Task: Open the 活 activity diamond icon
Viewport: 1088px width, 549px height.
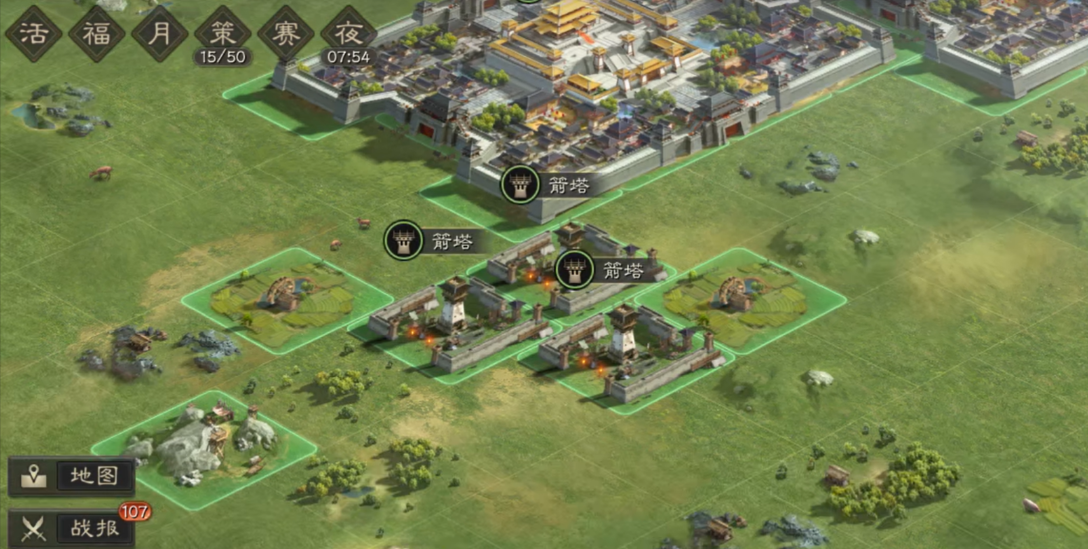Action: [33, 34]
